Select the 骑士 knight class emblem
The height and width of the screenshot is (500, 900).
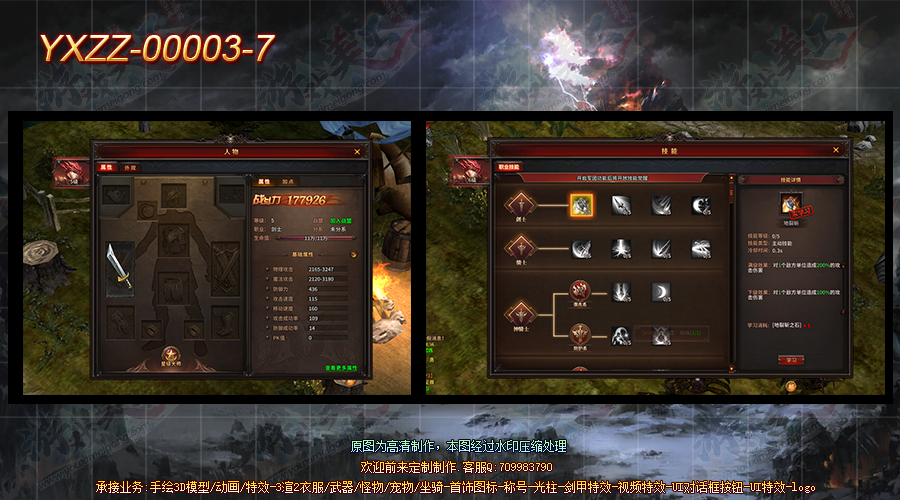pos(519,248)
